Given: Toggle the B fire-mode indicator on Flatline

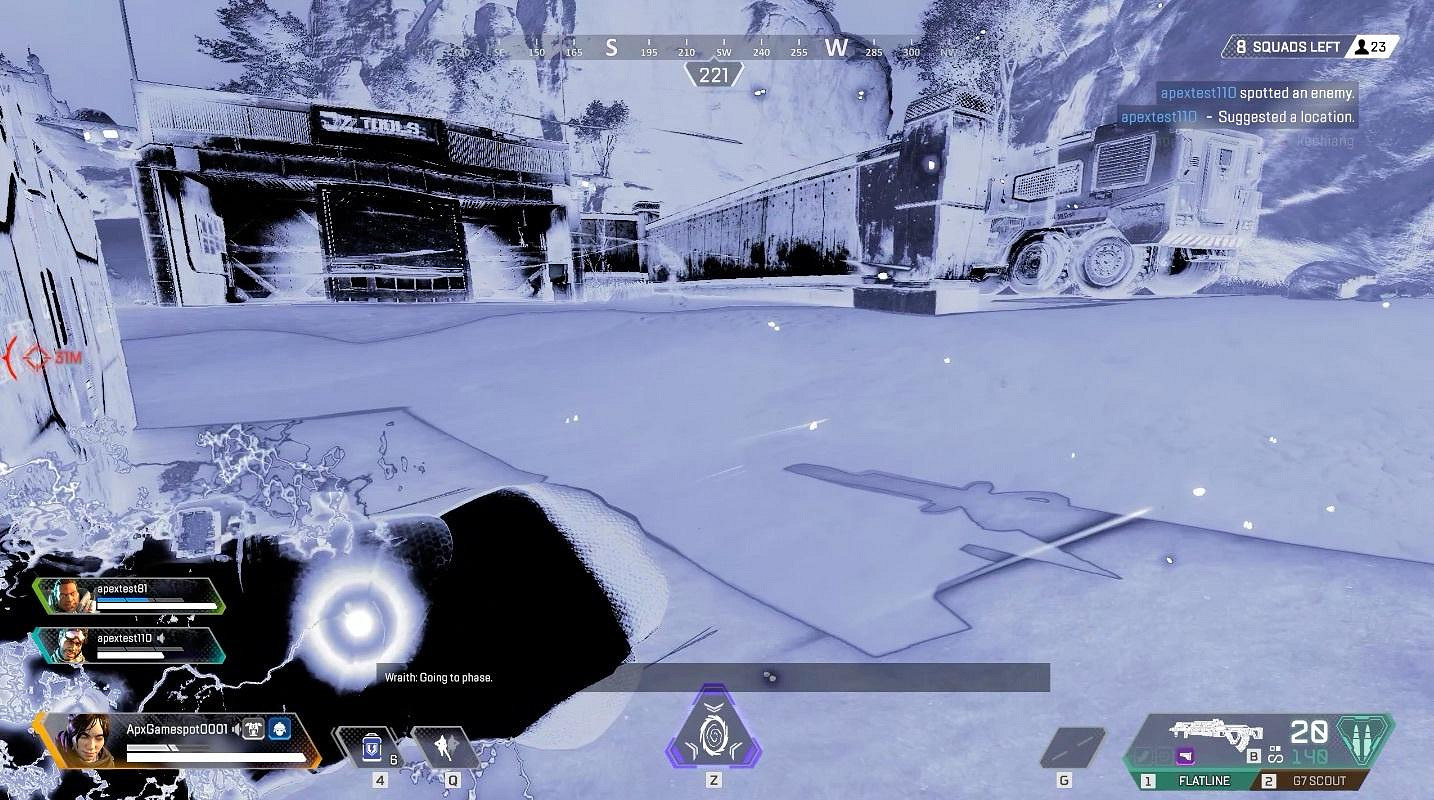Looking at the screenshot, I should [1254, 755].
